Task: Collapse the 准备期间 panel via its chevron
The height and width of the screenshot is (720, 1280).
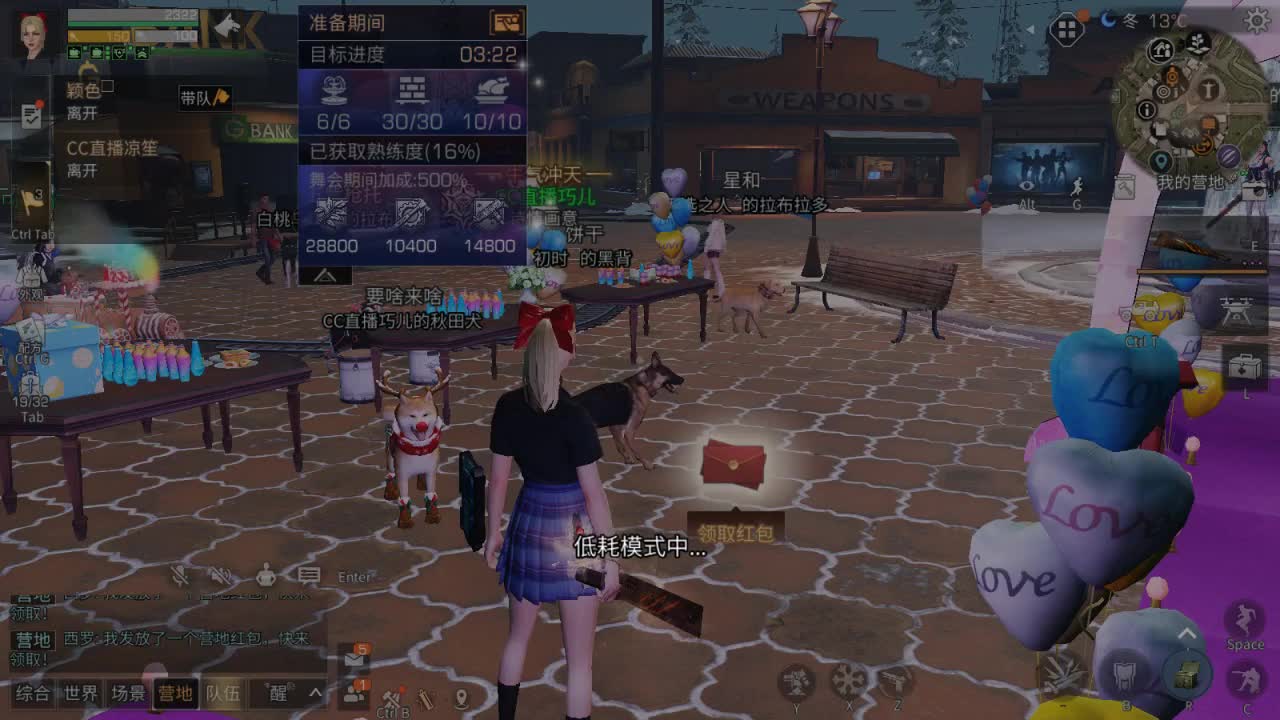Action: [323, 273]
